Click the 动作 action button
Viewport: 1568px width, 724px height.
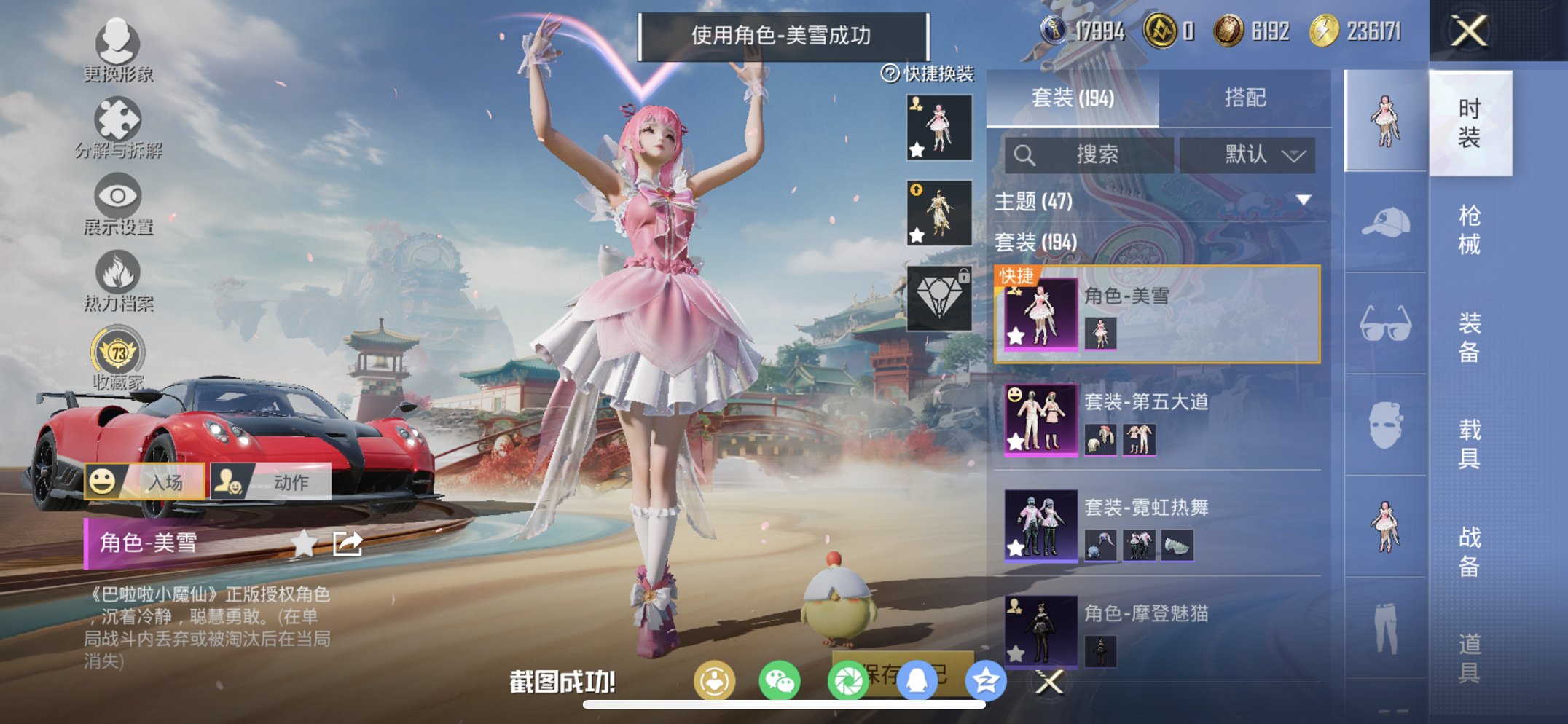(277, 482)
